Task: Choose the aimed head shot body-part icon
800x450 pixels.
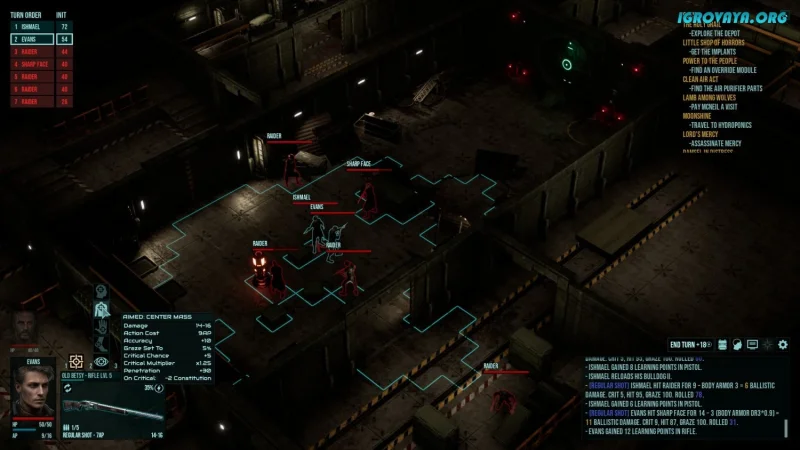Action: point(101,291)
